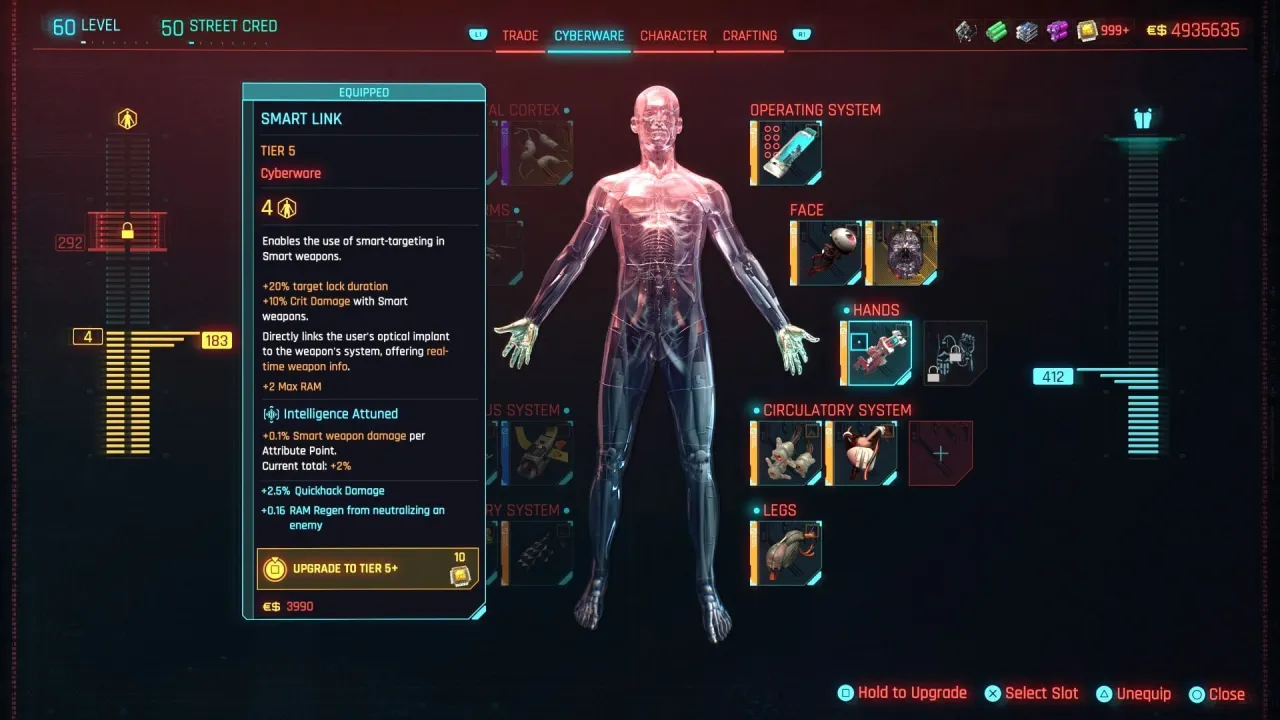Open the locked Hands cyberware slot

[x=953, y=352]
